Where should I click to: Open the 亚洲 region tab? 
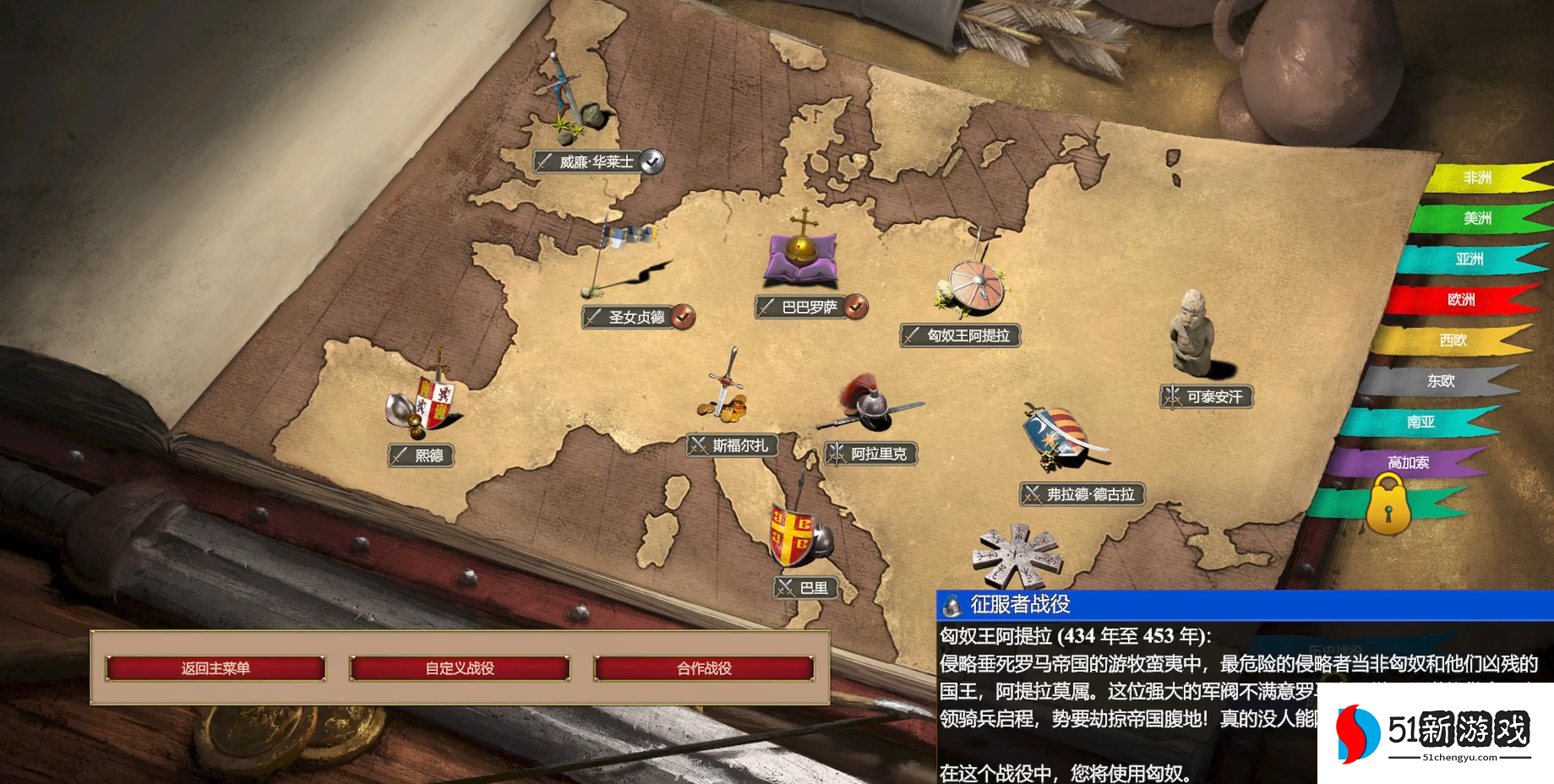pyautogui.click(x=1469, y=259)
